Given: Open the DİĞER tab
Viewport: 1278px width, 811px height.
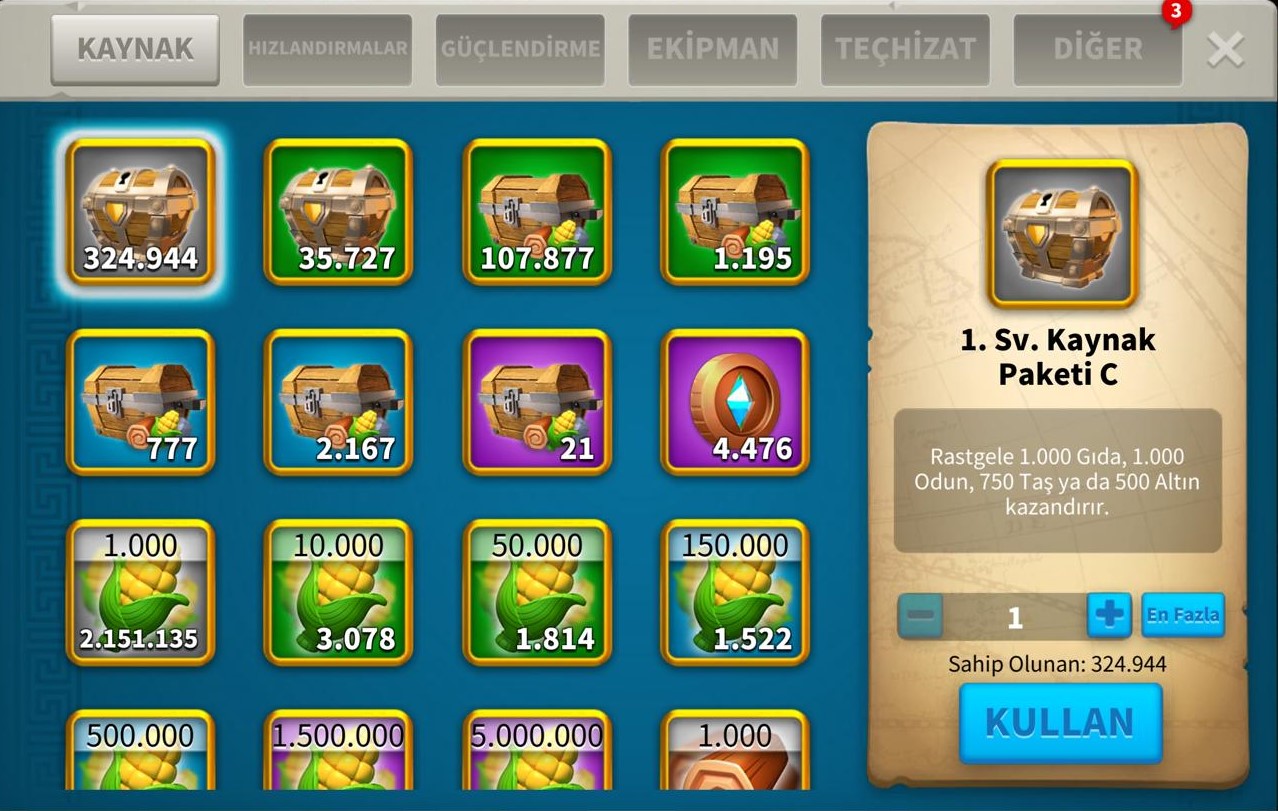Looking at the screenshot, I should 1097,49.
